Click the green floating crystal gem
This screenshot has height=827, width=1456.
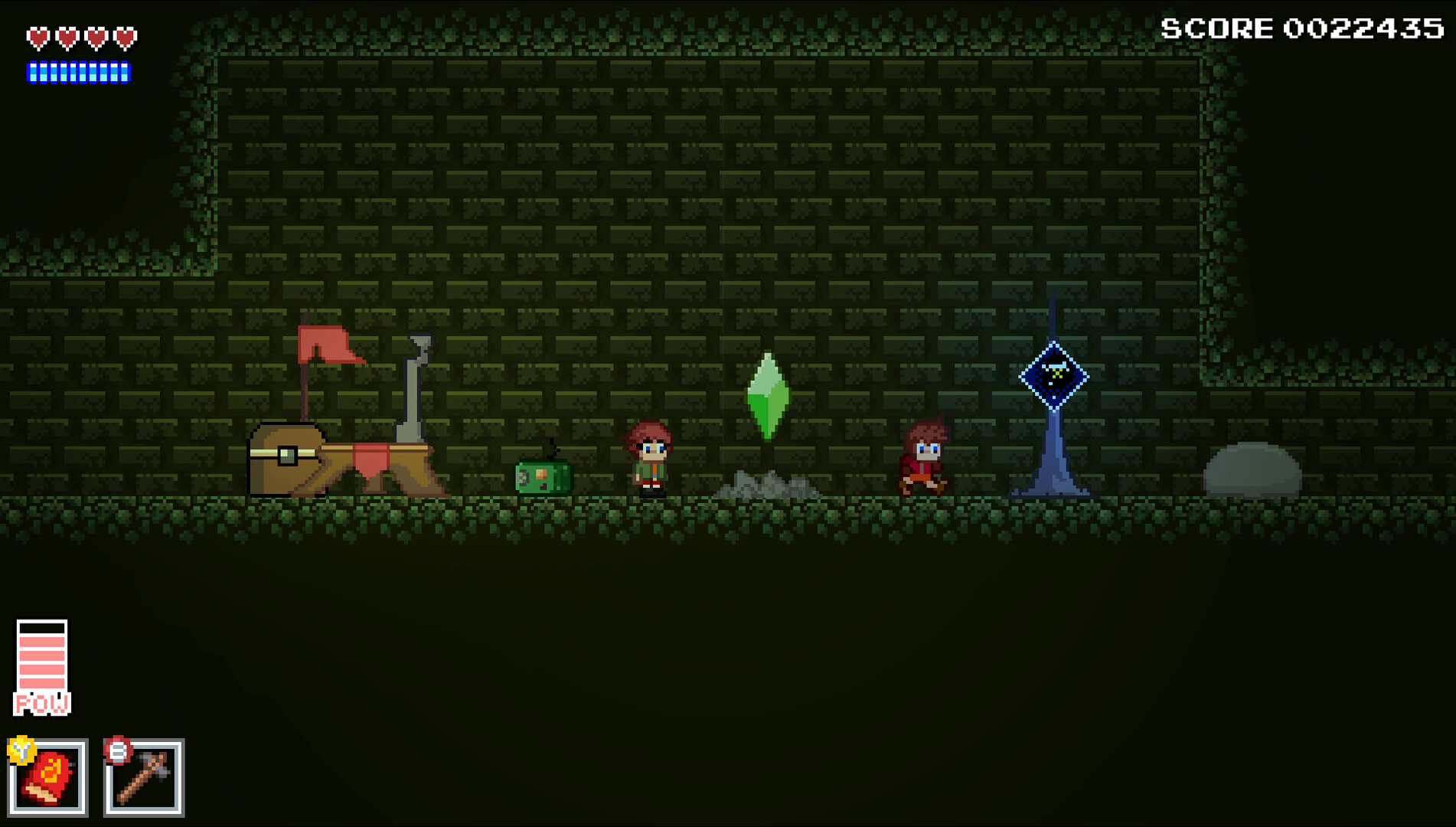(769, 395)
